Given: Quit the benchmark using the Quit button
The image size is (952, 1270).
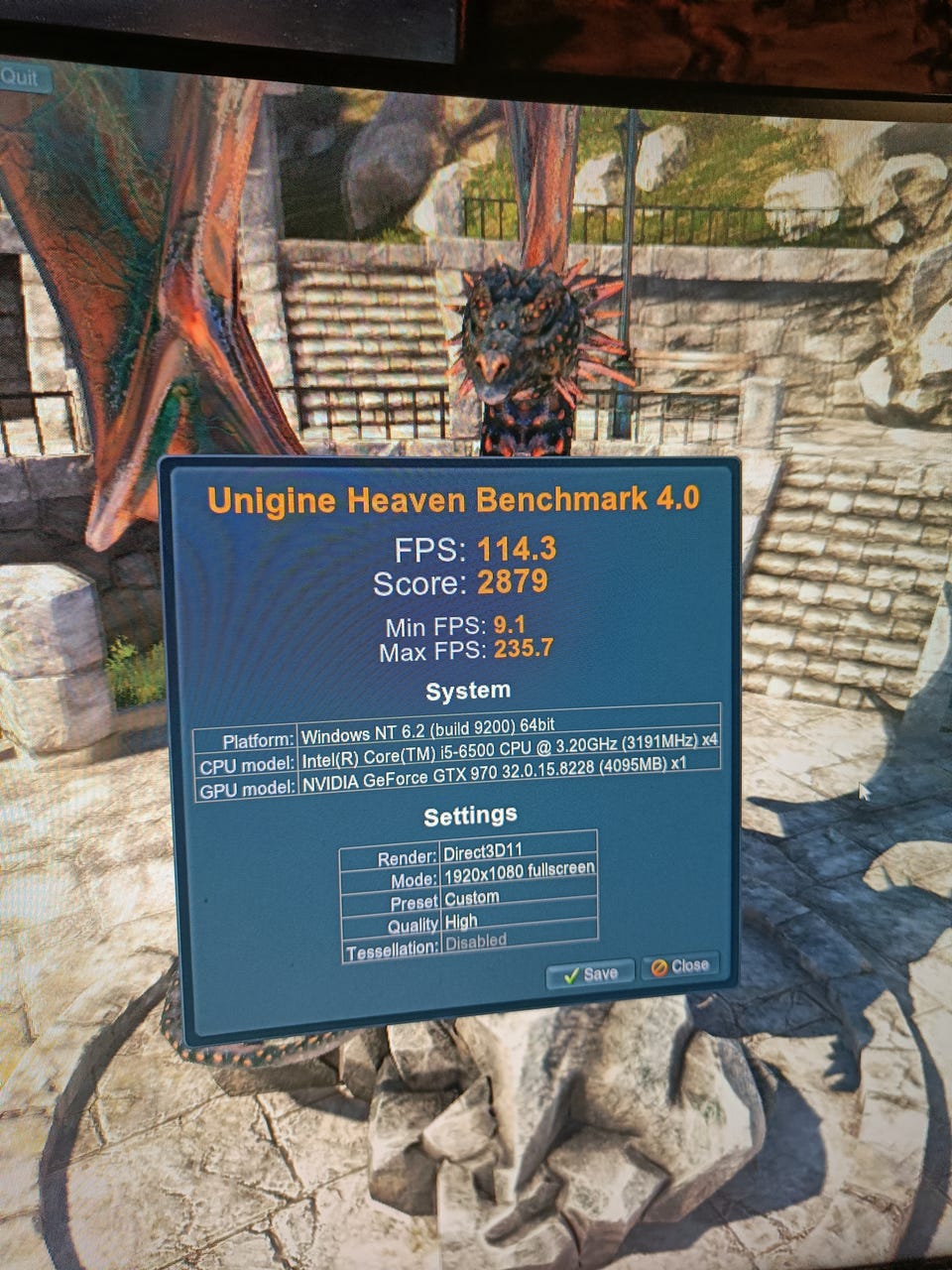Looking at the screenshot, I should (x=22, y=76).
